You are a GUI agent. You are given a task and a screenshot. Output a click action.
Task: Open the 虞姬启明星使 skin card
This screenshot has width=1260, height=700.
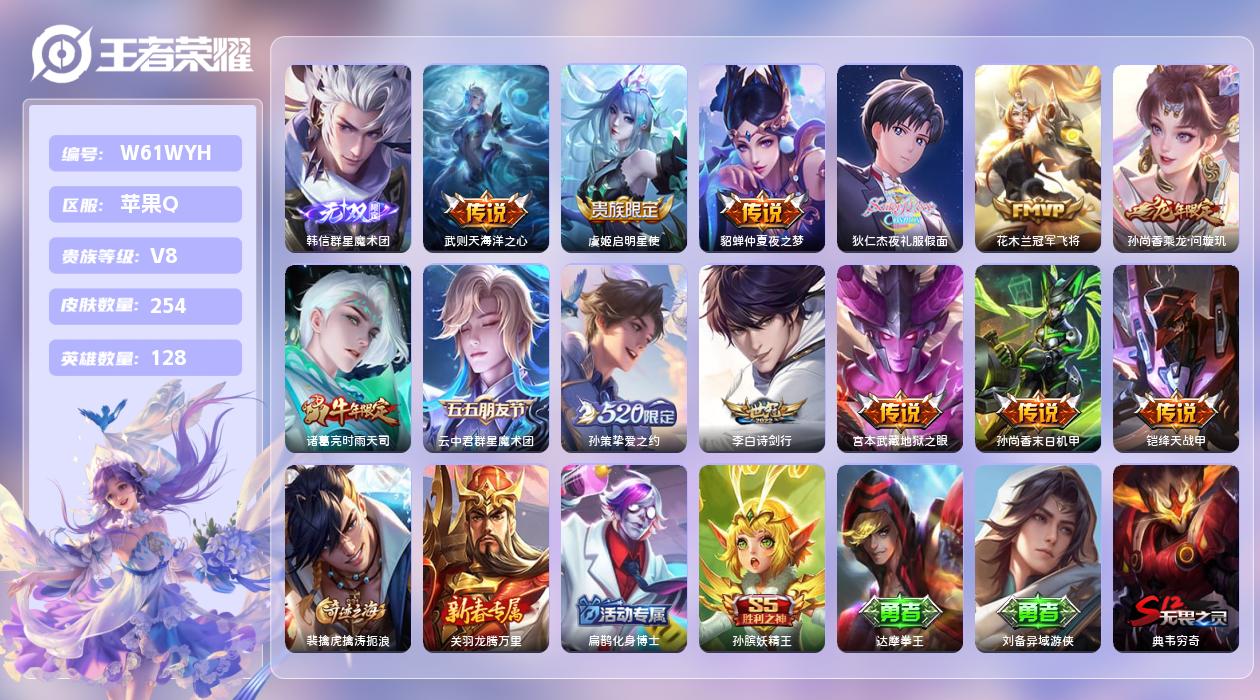623,158
